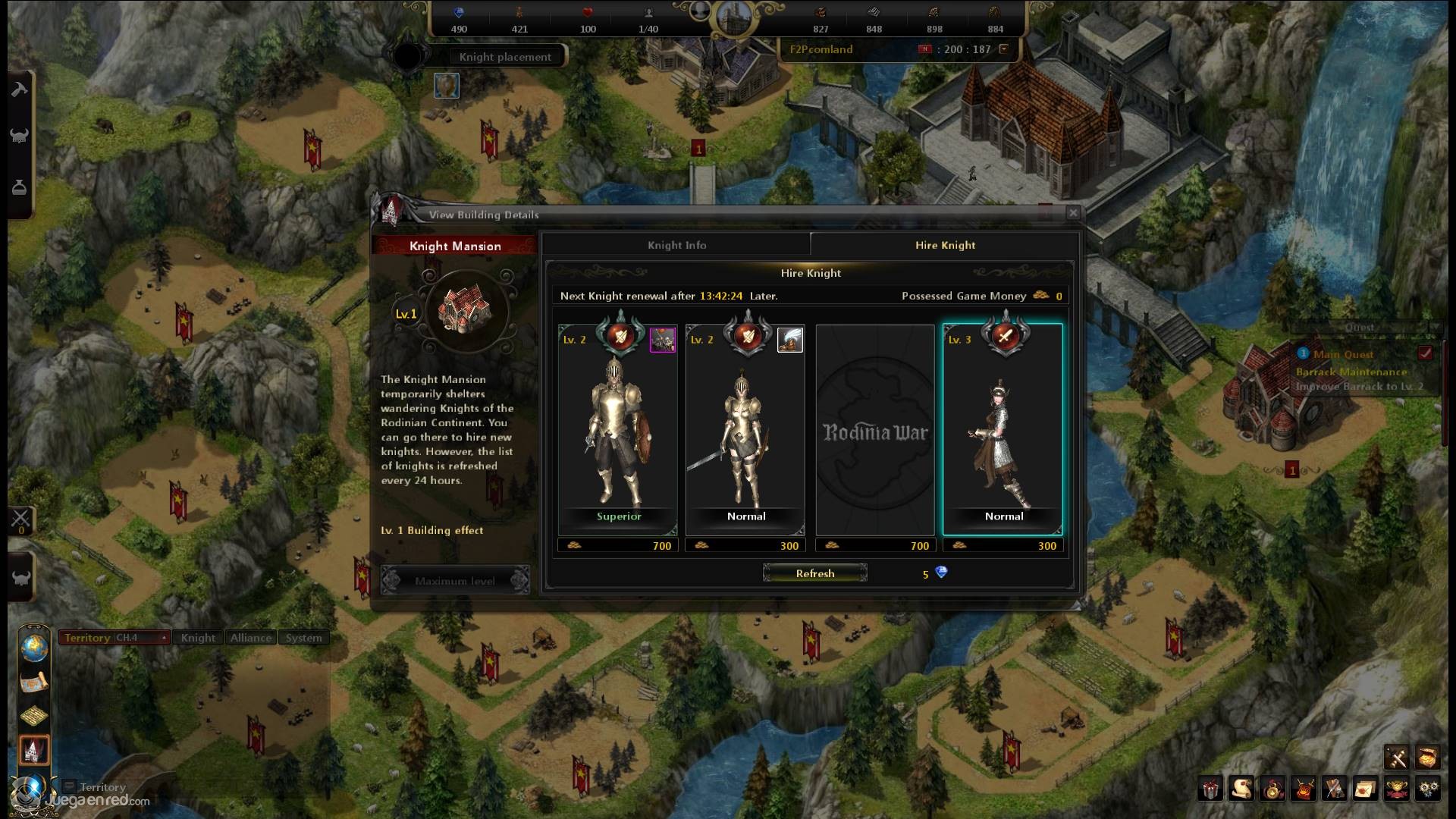Choose the Normal level 2 knight with sword
The height and width of the screenshot is (819, 1456).
point(745,430)
